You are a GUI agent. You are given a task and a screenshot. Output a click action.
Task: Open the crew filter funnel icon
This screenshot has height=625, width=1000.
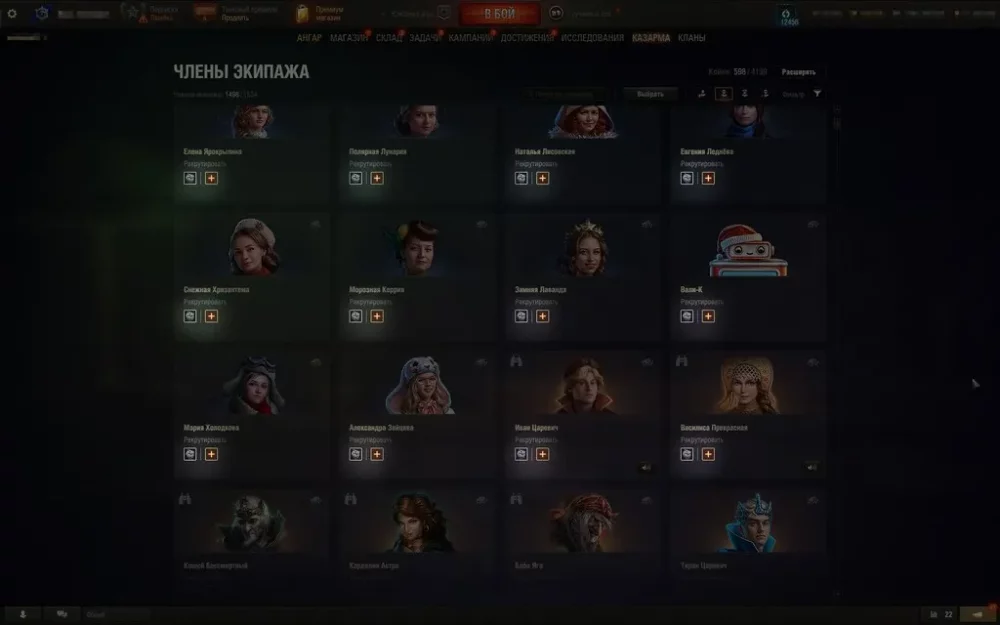point(818,94)
